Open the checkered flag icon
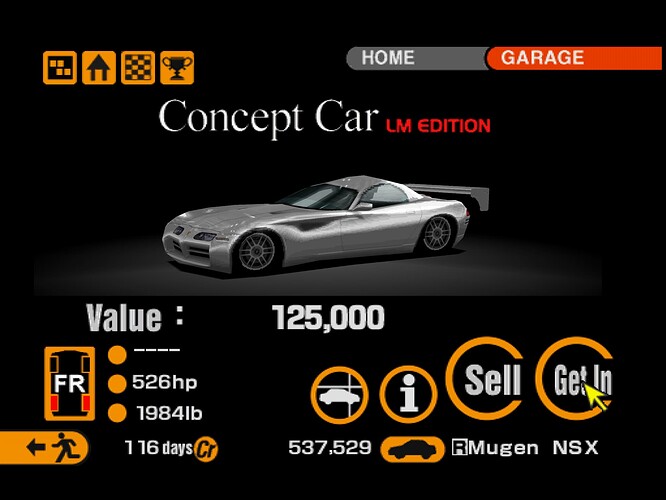 137,68
